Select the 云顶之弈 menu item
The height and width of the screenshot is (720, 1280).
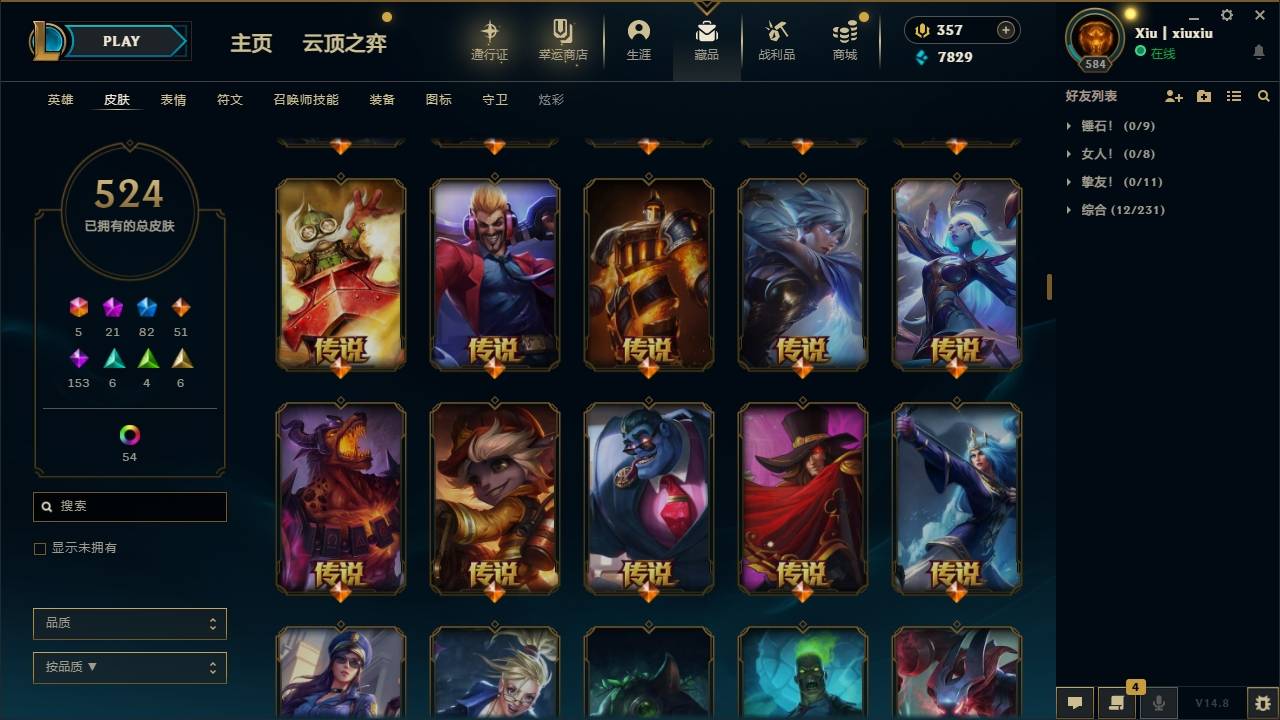[344, 43]
